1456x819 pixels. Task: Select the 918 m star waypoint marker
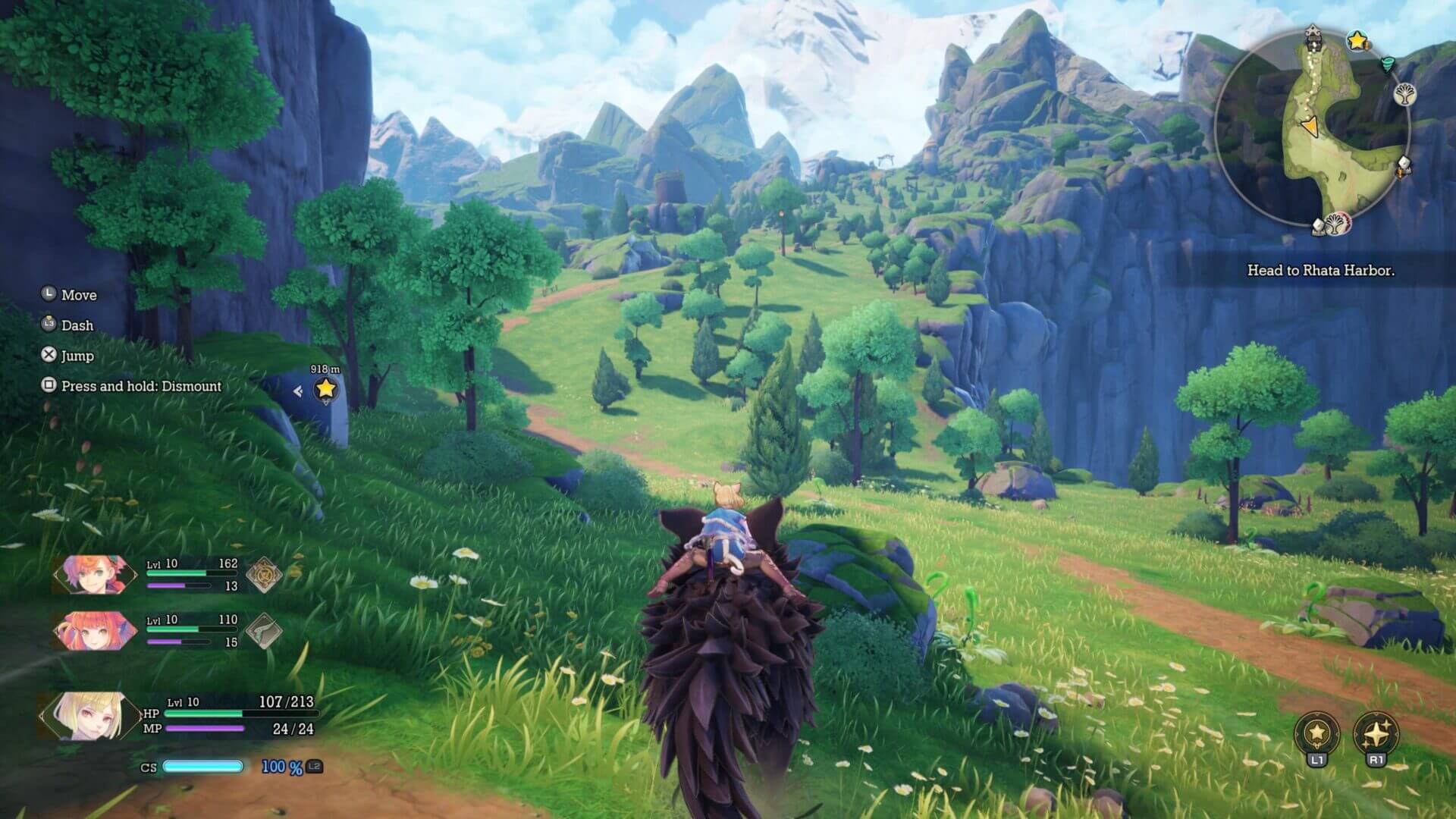325,389
